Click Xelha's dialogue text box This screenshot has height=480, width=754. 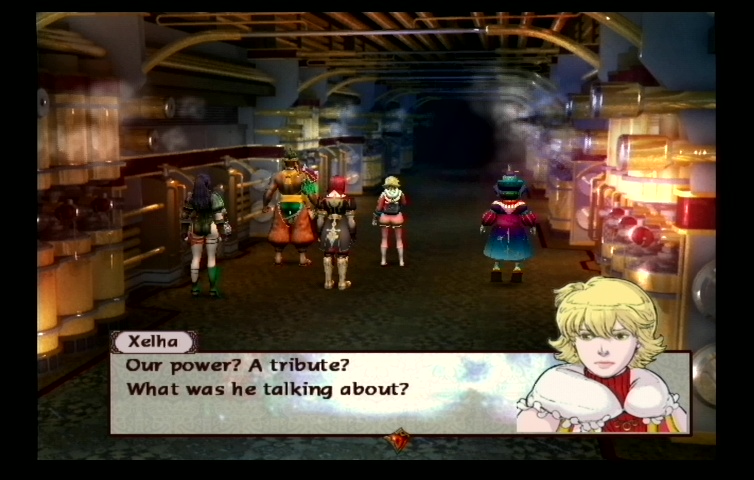tap(320, 392)
